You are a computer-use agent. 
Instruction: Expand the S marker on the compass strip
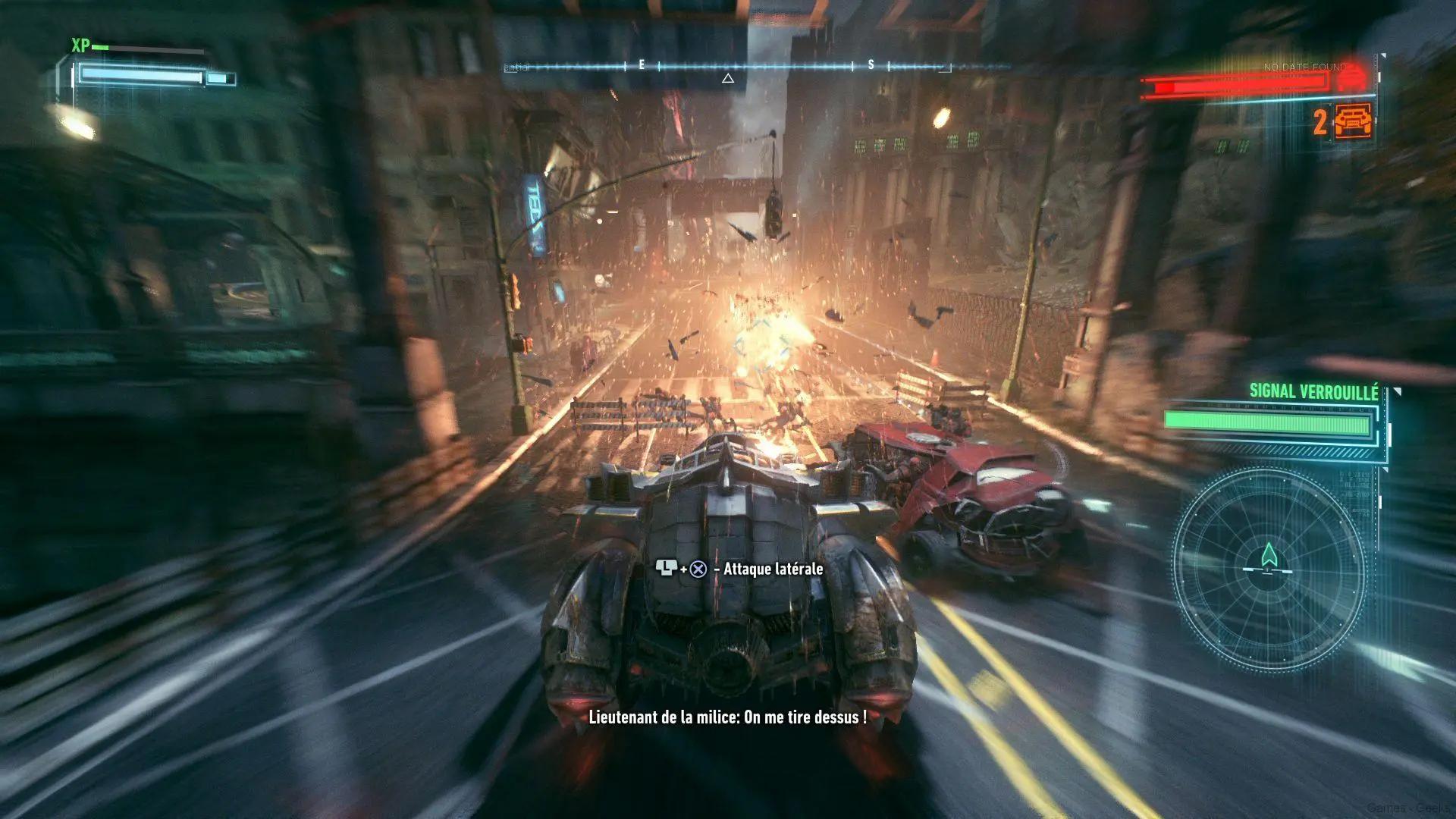871,67
